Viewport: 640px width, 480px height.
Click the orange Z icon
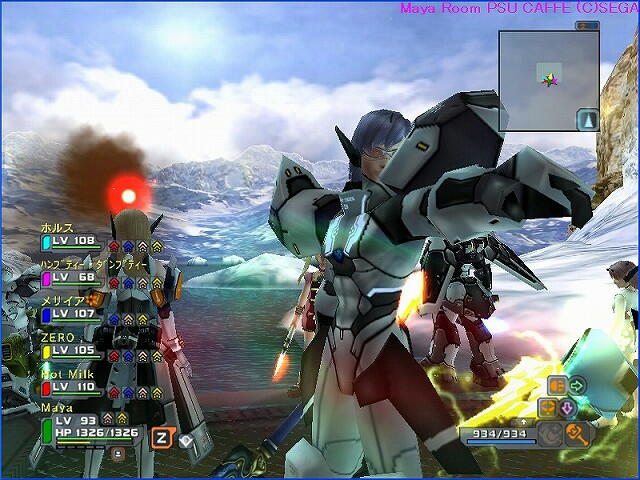pyautogui.click(x=160, y=436)
